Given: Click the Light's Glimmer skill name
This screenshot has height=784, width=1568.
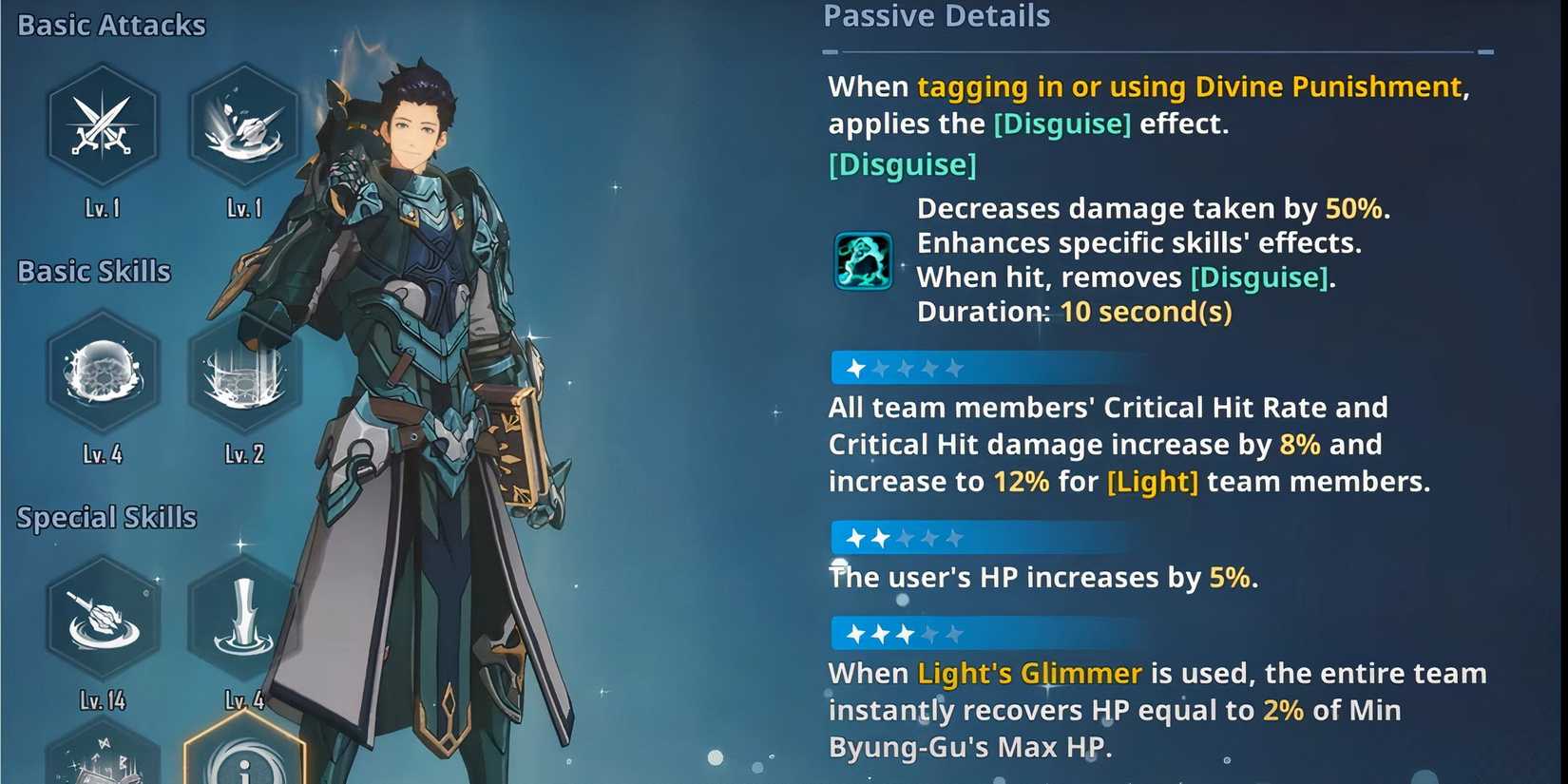Looking at the screenshot, I should pos(1029,673).
